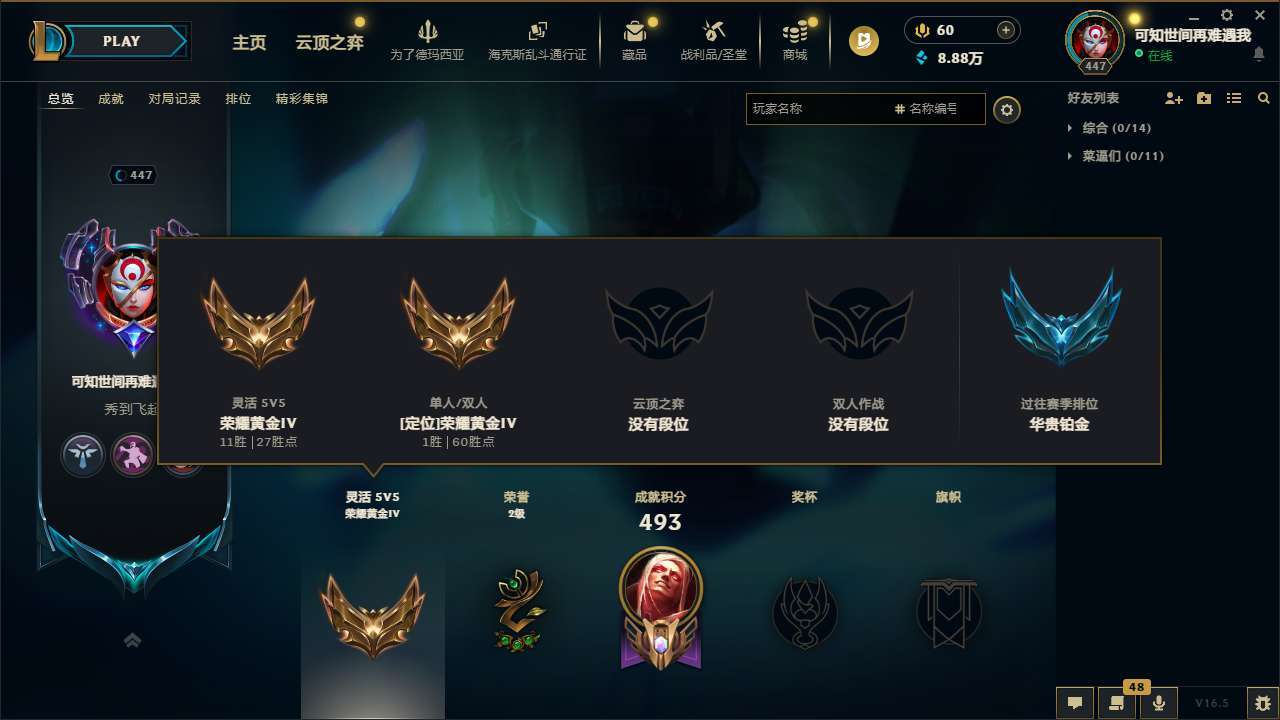Image resolution: width=1280 pixels, height=720 pixels.
Task: Open the 藏品 collections page
Action: tap(635, 41)
